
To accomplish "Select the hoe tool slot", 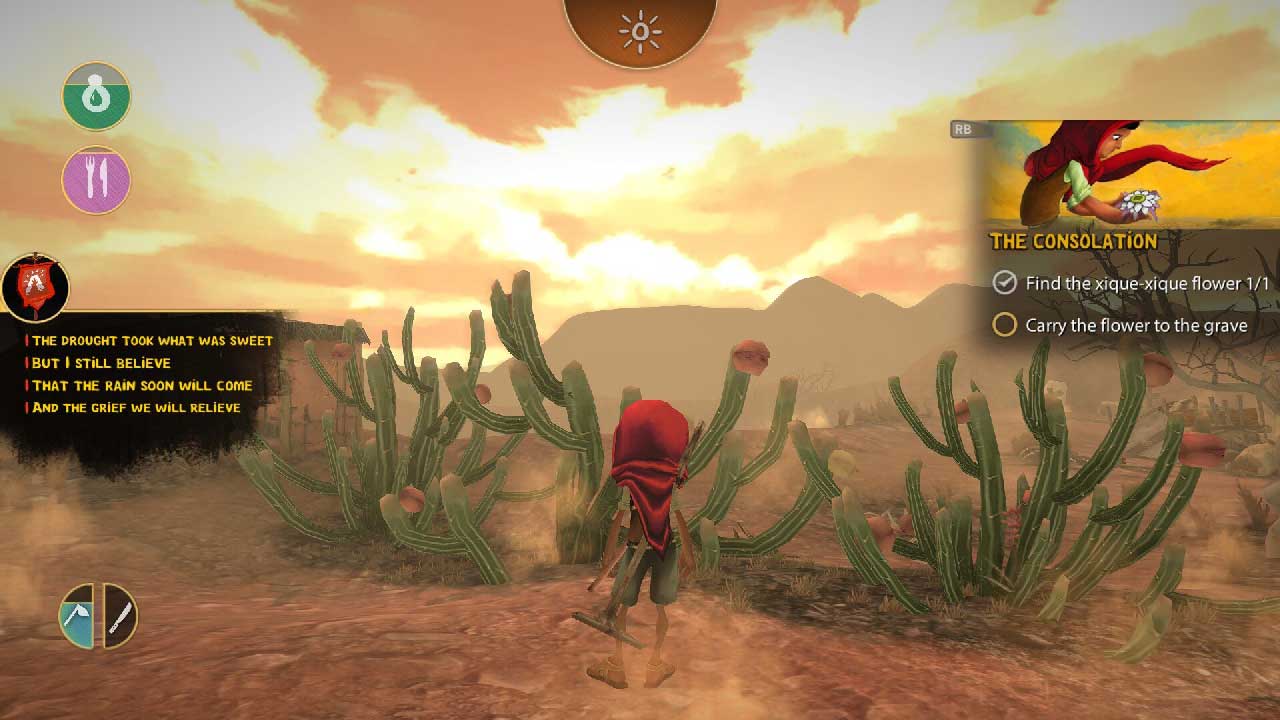I will pos(78,616).
